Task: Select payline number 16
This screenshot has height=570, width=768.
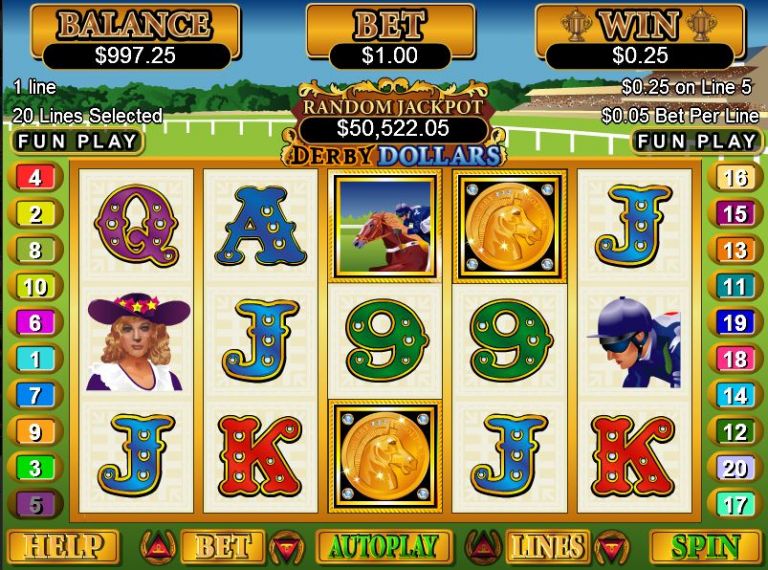Action: [x=735, y=179]
